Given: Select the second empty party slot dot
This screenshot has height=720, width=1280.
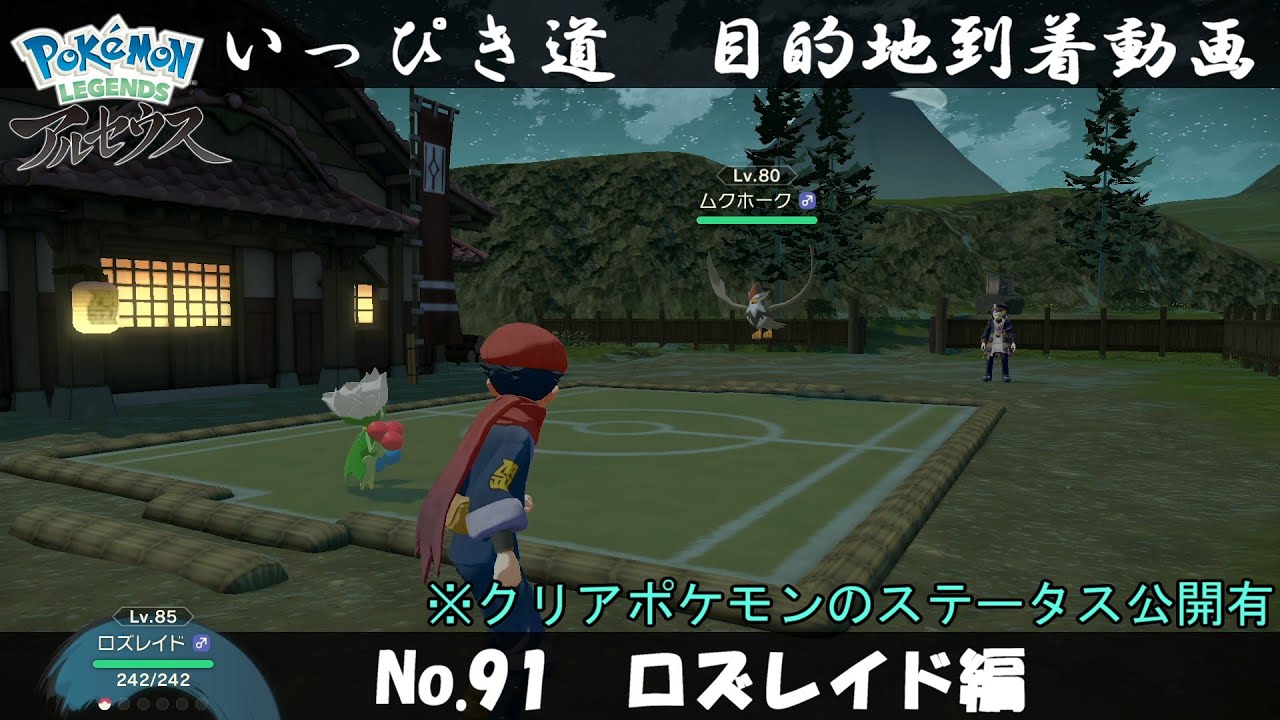Looking at the screenshot, I should click(124, 703).
